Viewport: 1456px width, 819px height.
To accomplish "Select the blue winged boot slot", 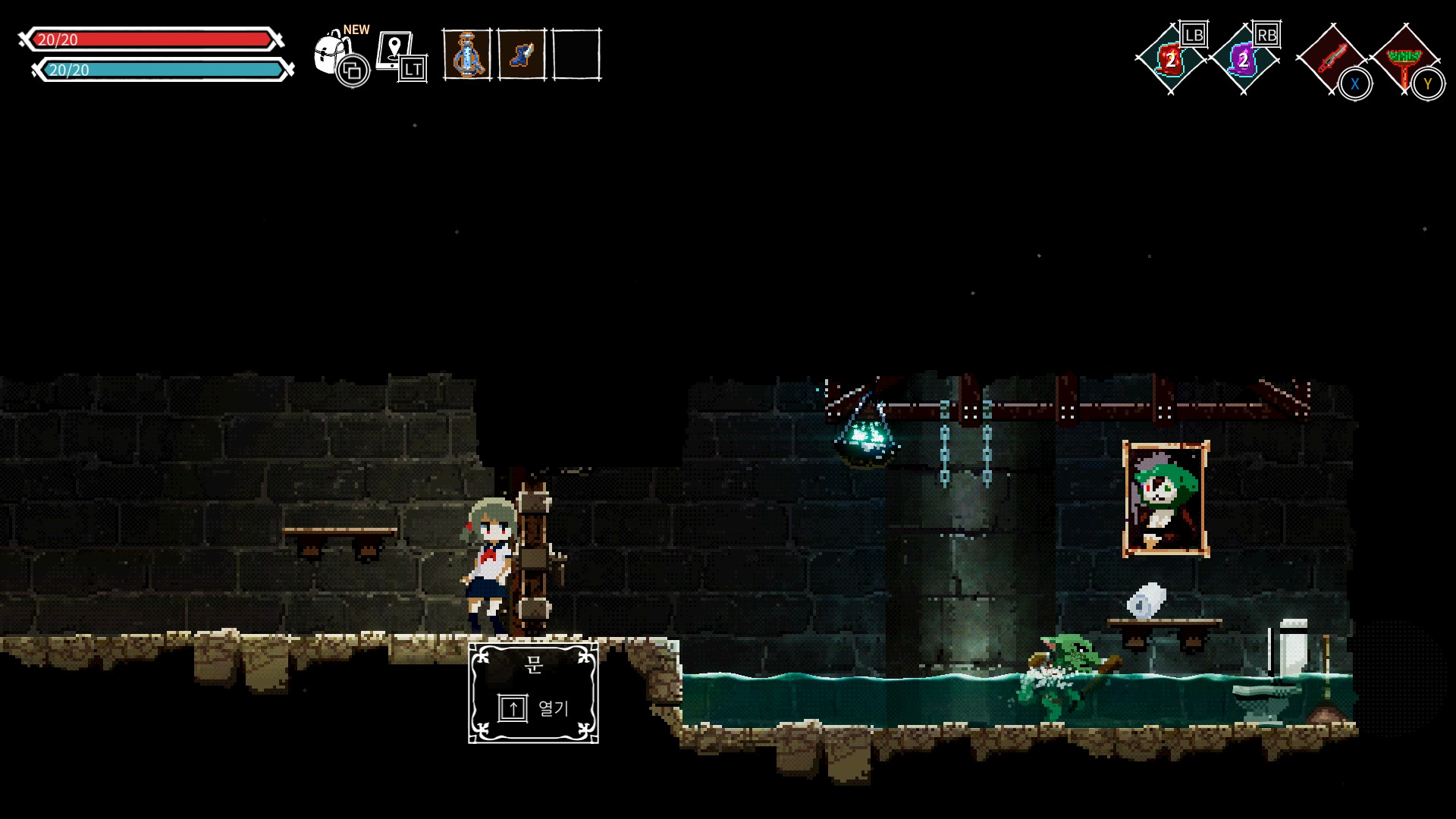I will pyautogui.click(x=522, y=54).
